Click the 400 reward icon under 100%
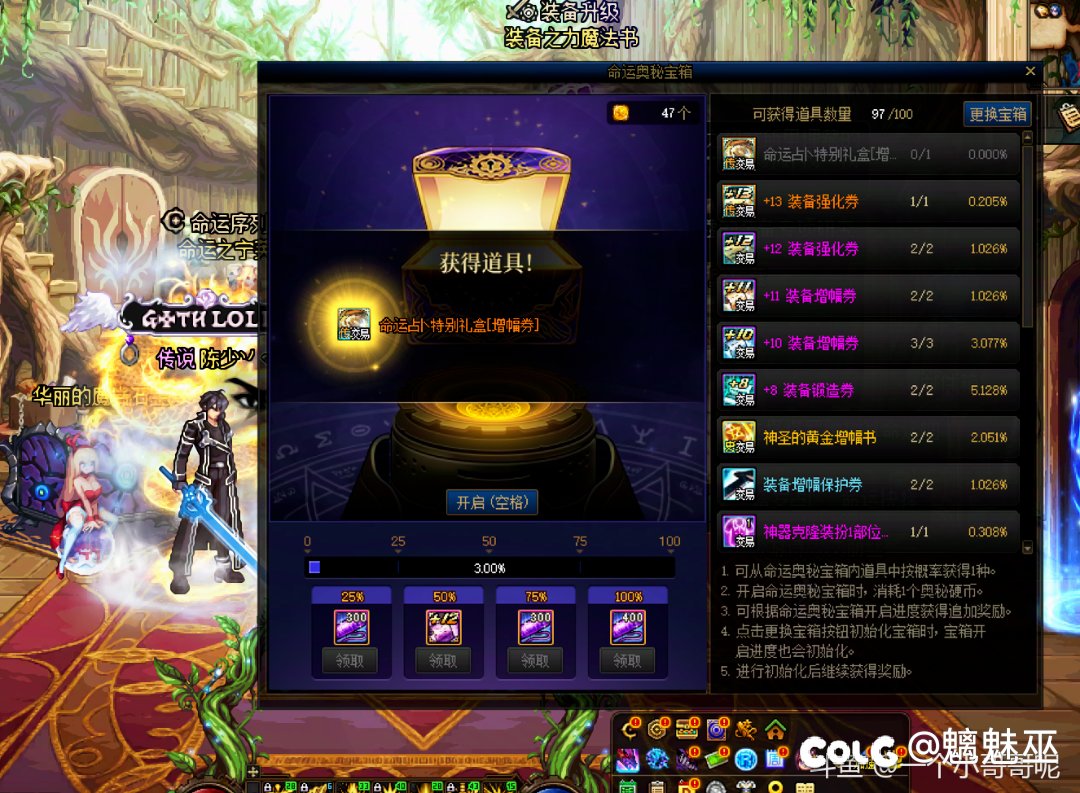Viewport: 1080px width, 793px height. click(x=627, y=627)
